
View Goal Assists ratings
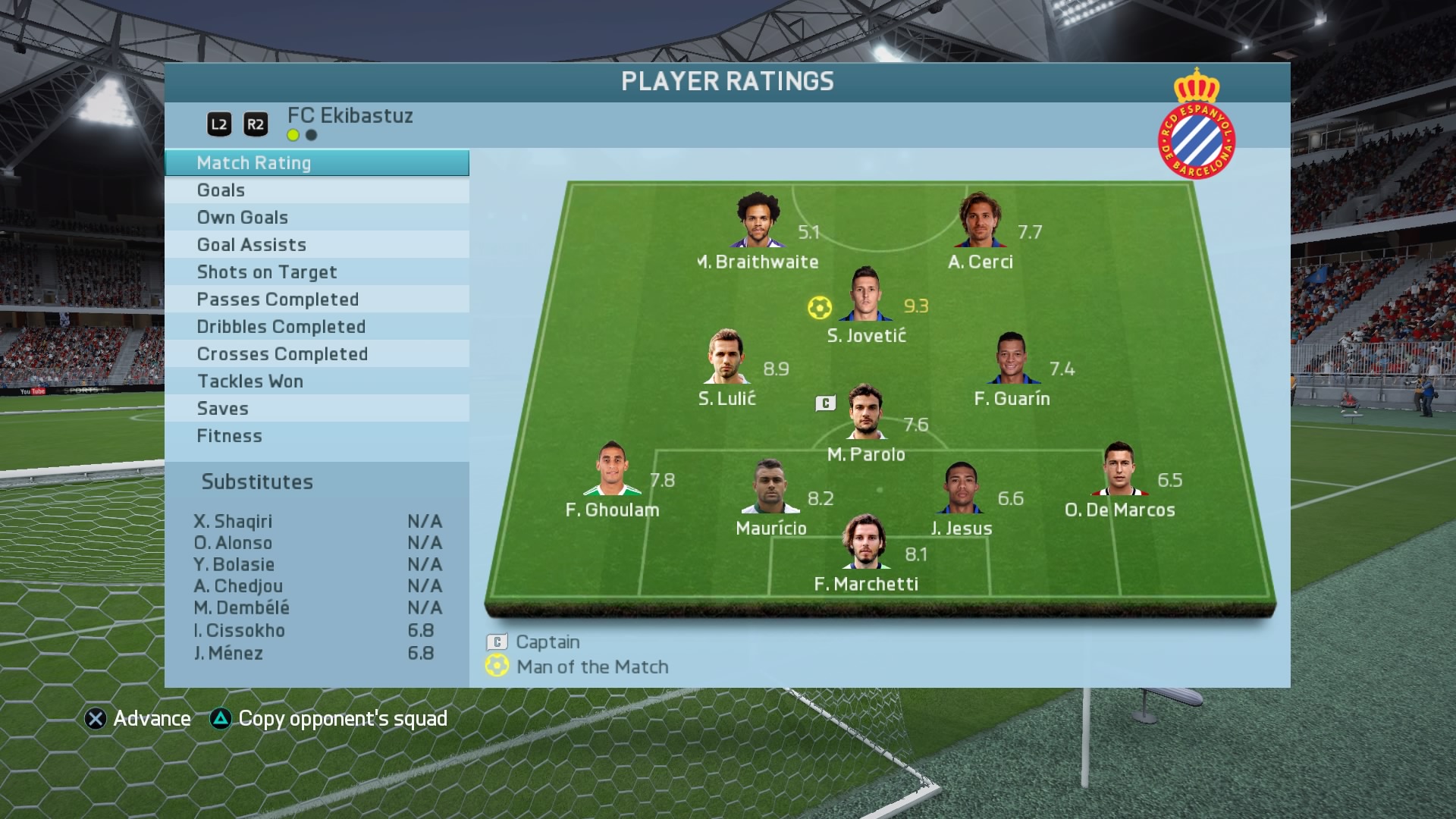(316, 245)
